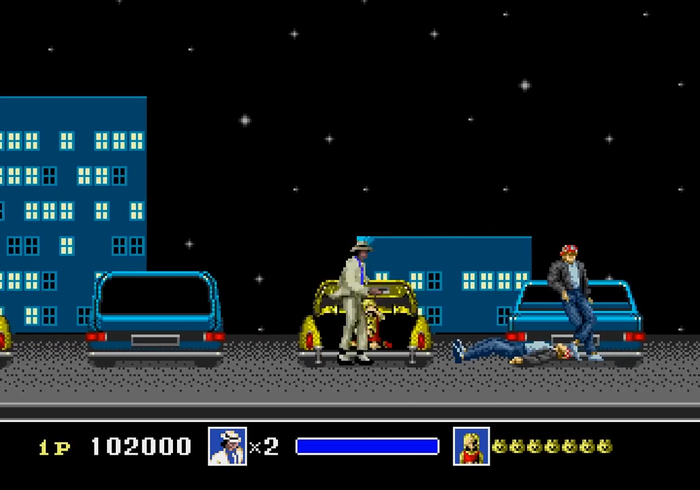Click the Michael Jackson lives portrait
The image size is (700, 490).
point(227,446)
